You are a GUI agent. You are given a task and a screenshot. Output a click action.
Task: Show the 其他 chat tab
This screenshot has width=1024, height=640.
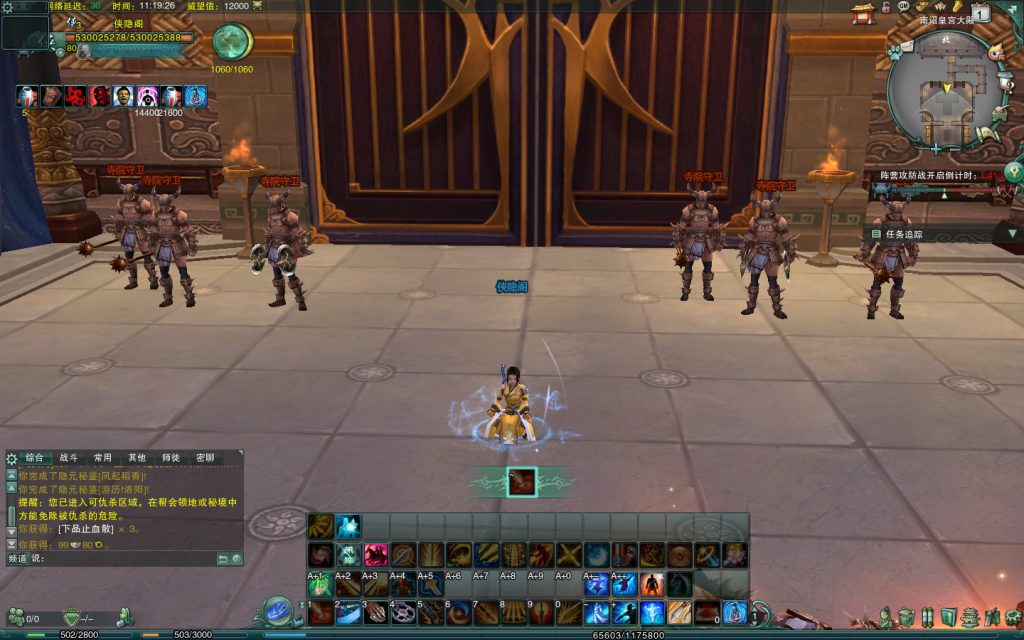[137, 457]
